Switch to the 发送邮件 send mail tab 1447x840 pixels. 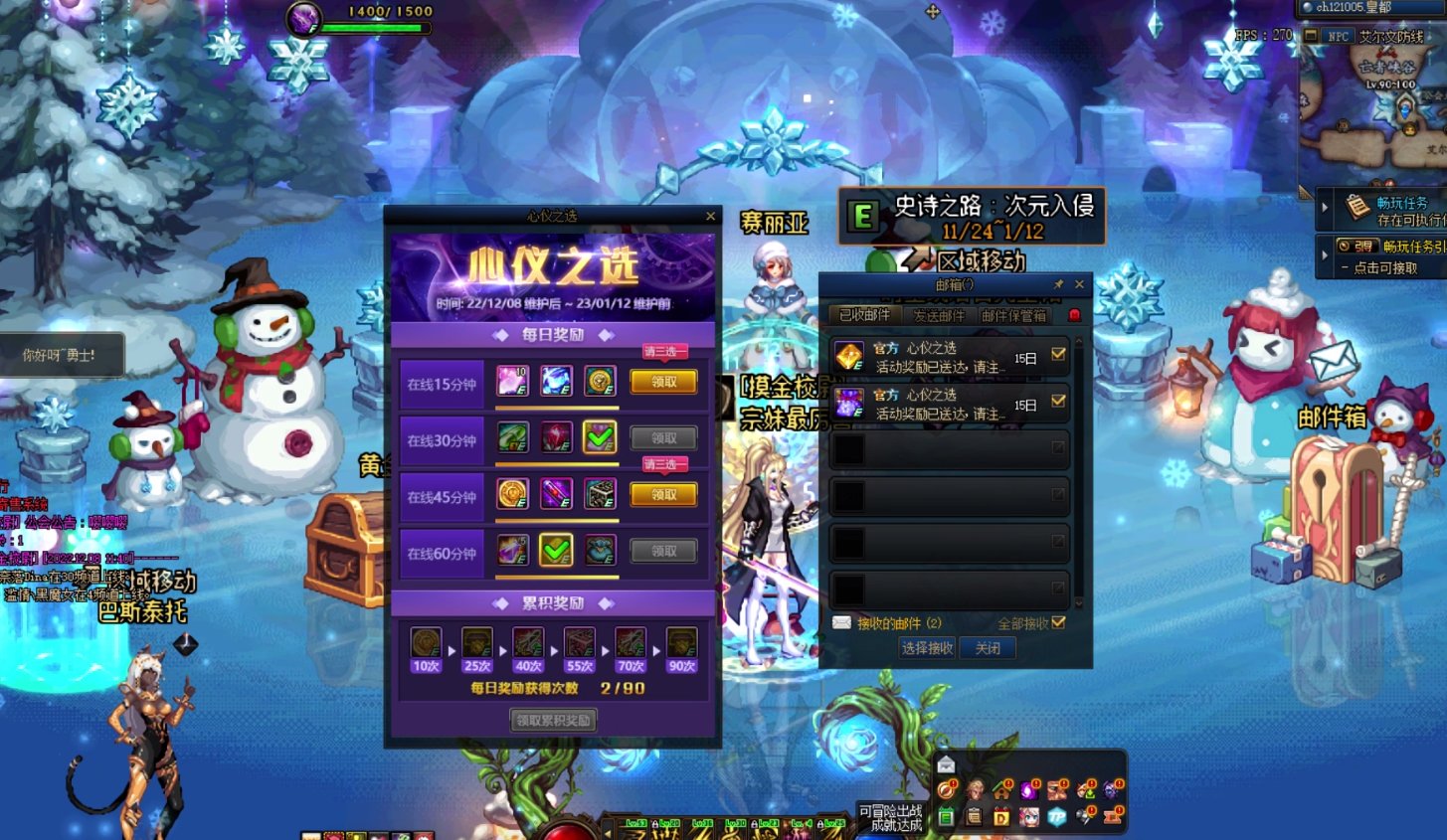938,315
